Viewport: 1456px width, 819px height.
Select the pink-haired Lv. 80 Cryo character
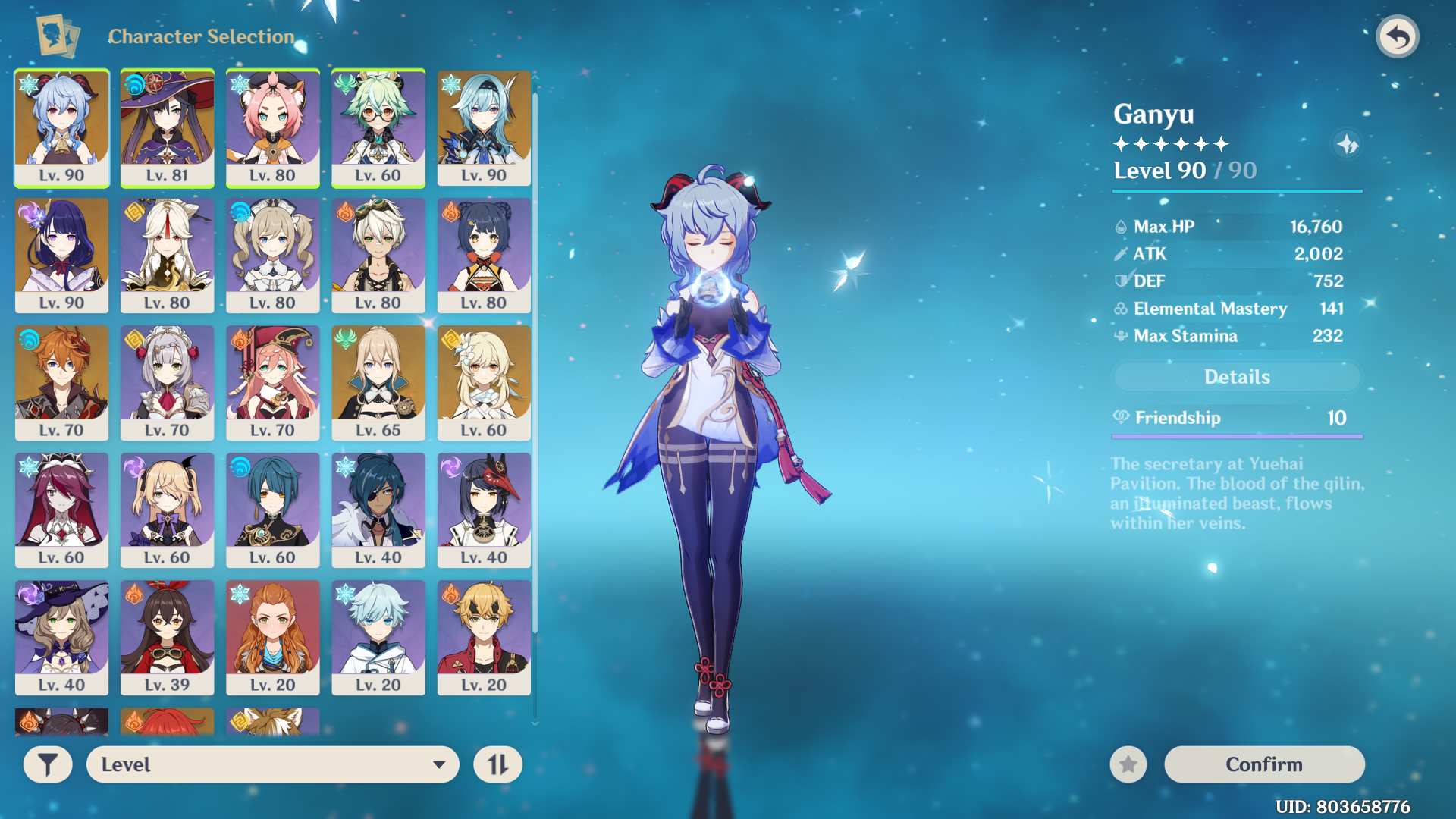(273, 127)
